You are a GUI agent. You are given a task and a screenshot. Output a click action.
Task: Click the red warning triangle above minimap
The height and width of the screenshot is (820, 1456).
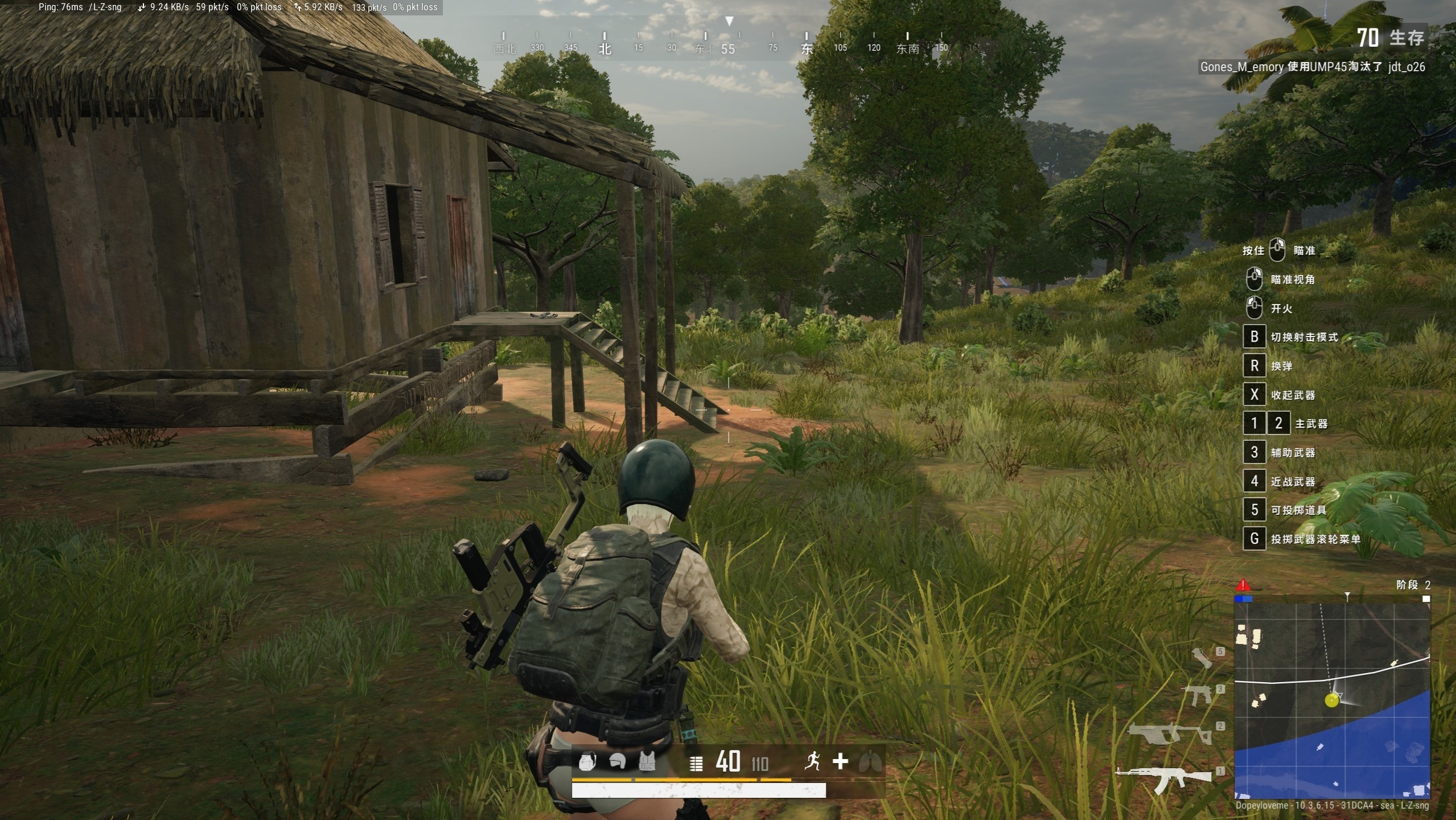point(1243,585)
